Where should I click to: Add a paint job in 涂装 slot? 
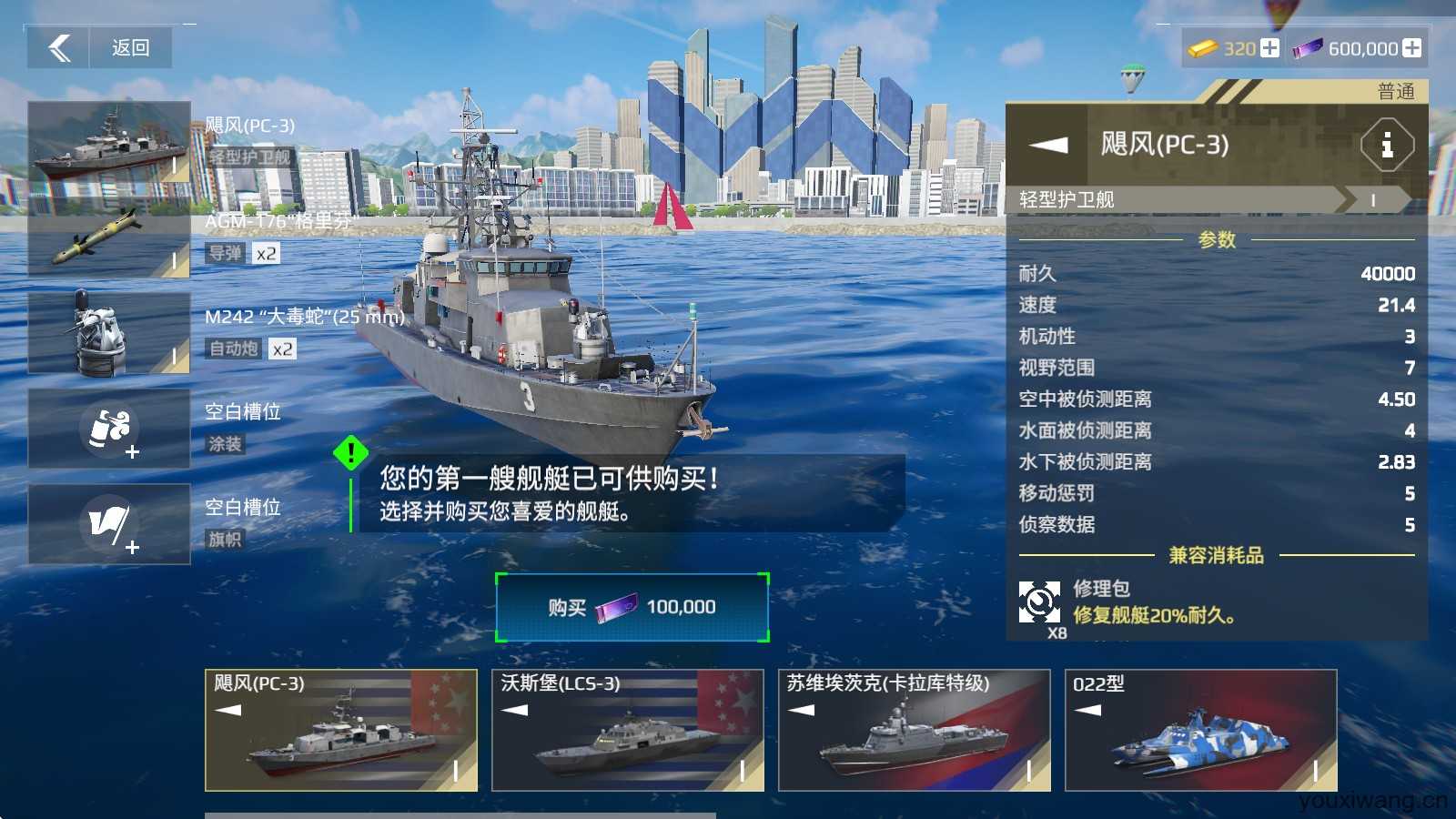point(109,429)
